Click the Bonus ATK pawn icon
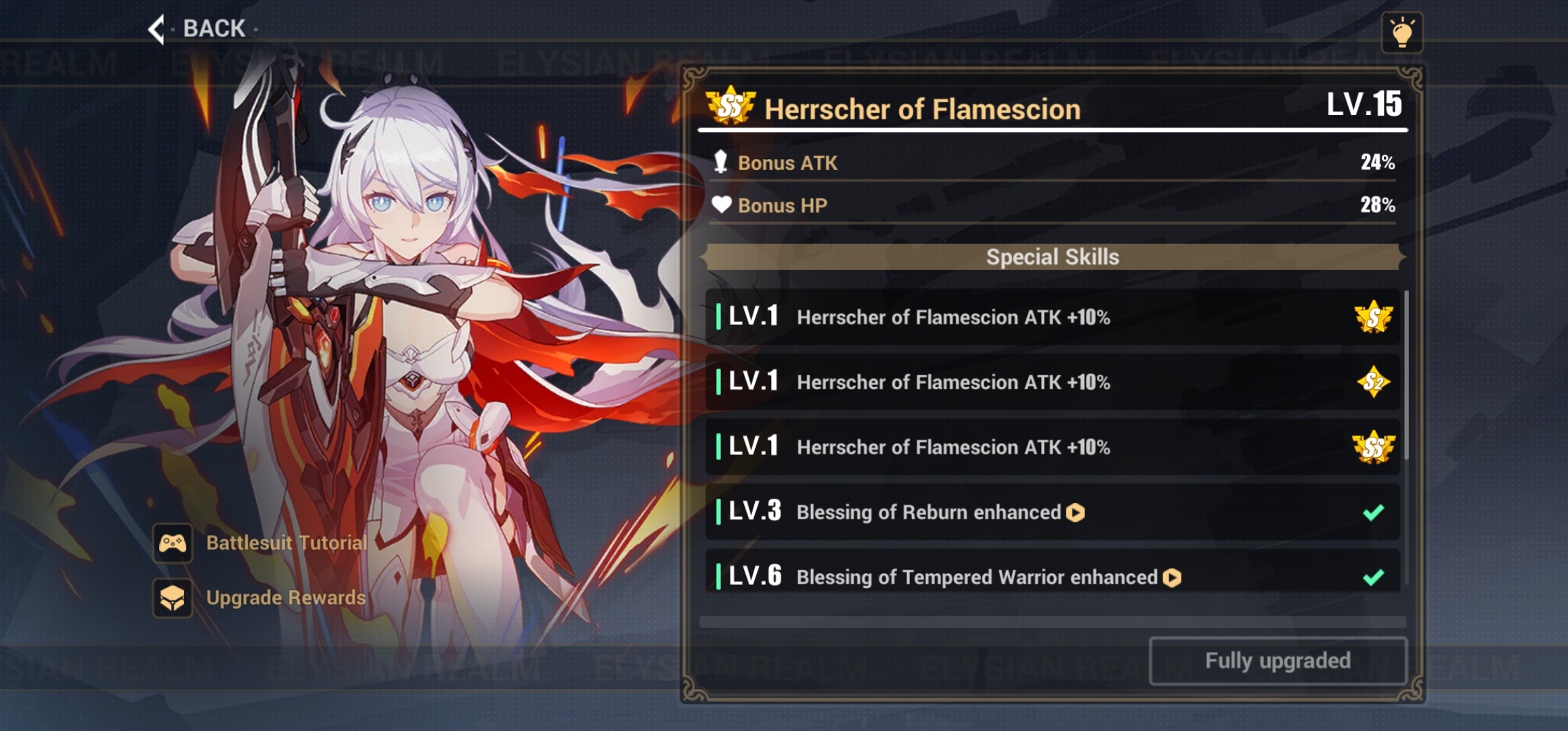Image resolution: width=1568 pixels, height=731 pixels. 722,162
